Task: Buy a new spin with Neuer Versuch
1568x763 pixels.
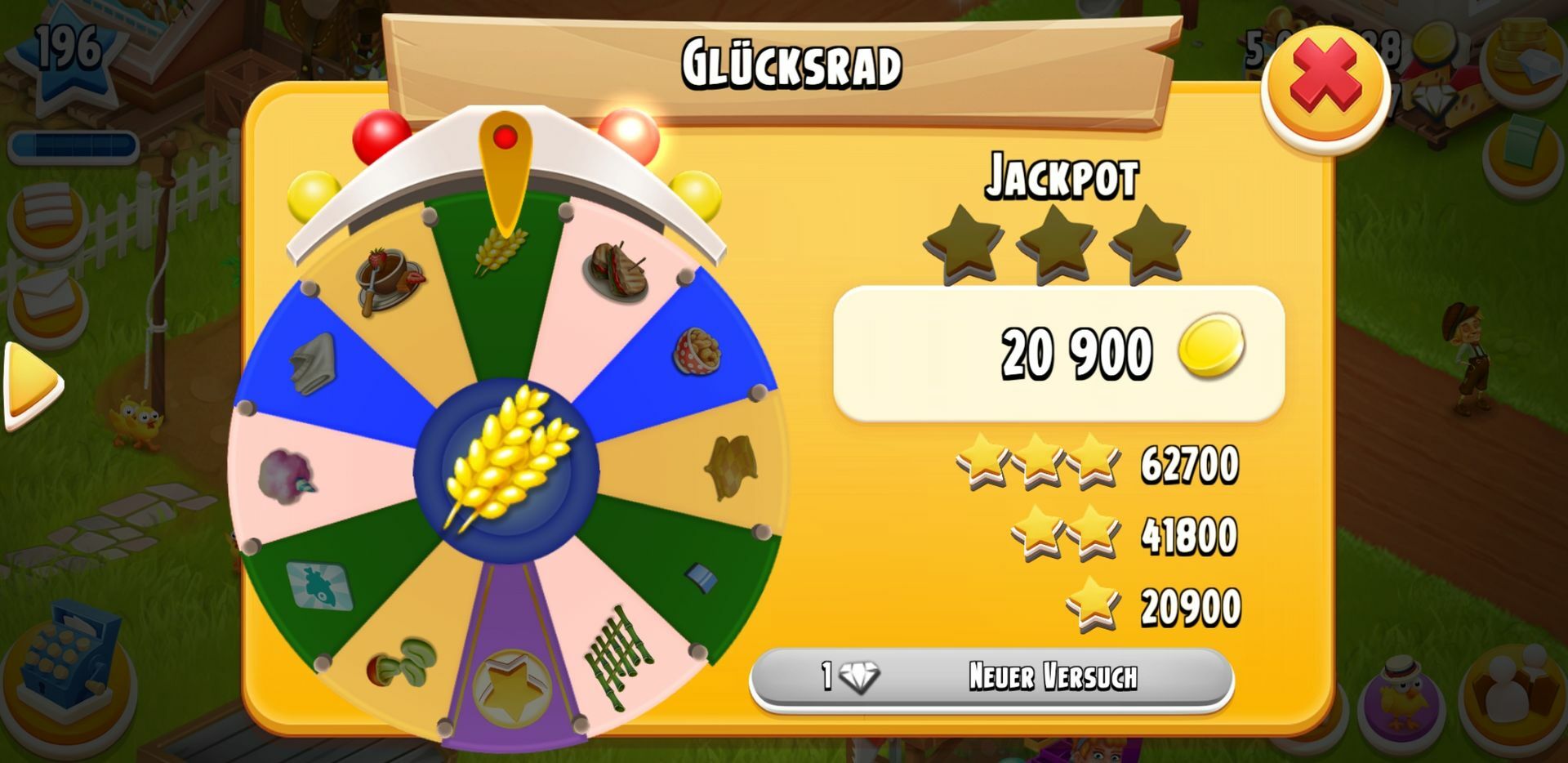Action: (991, 676)
